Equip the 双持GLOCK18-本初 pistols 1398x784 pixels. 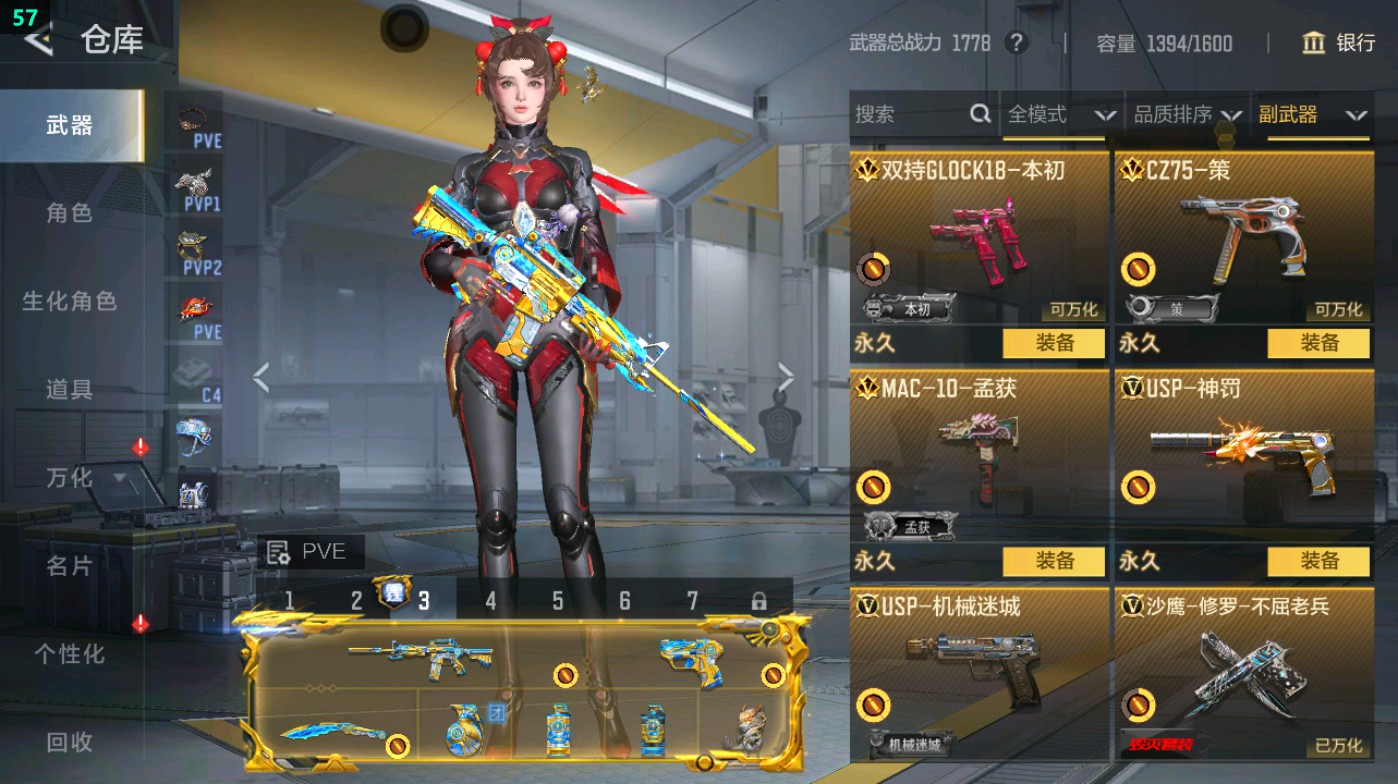click(1054, 343)
